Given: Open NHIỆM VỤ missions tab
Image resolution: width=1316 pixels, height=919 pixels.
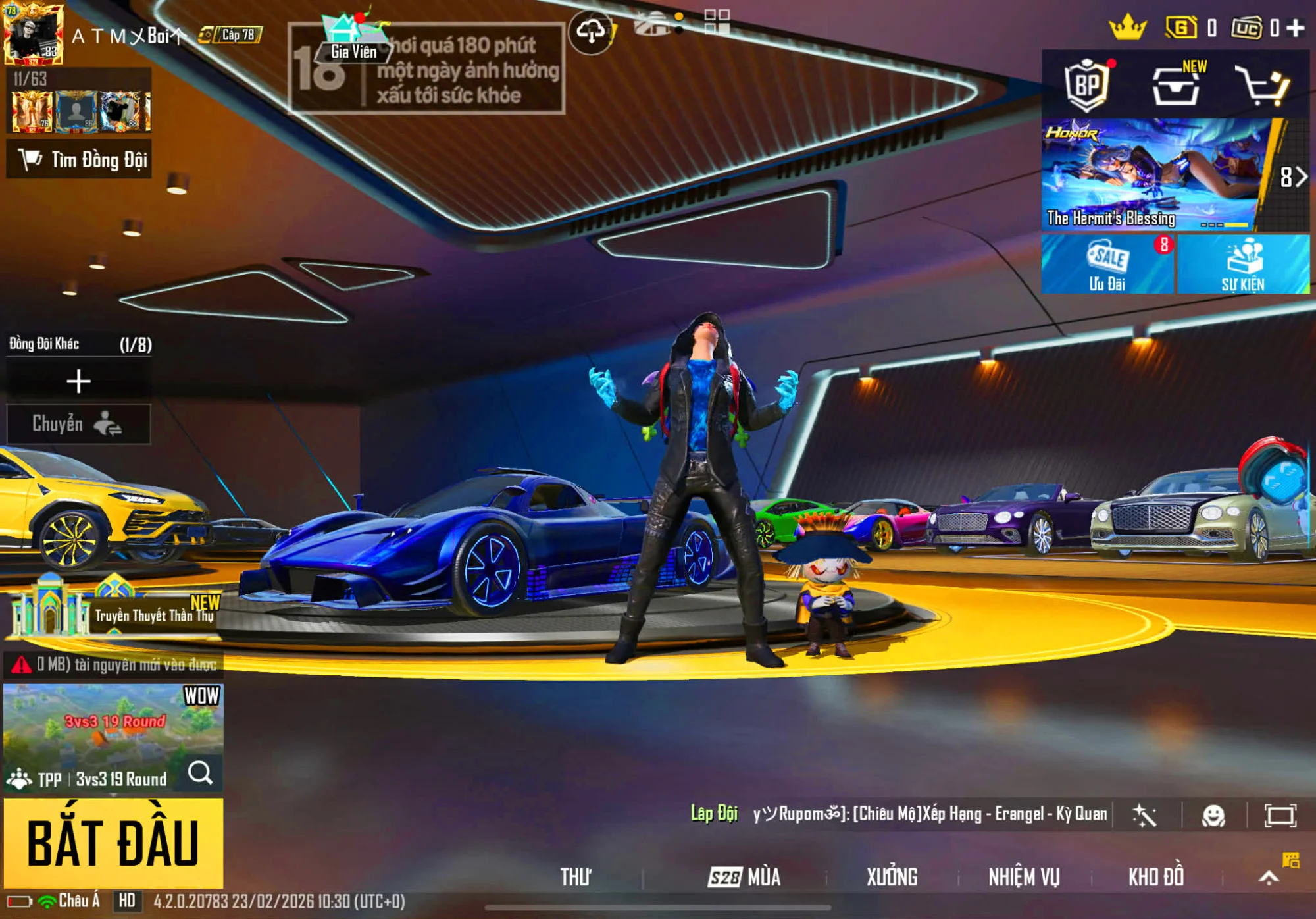Looking at the screenshot, I should pyautogui.click(x=1024, y=877).
